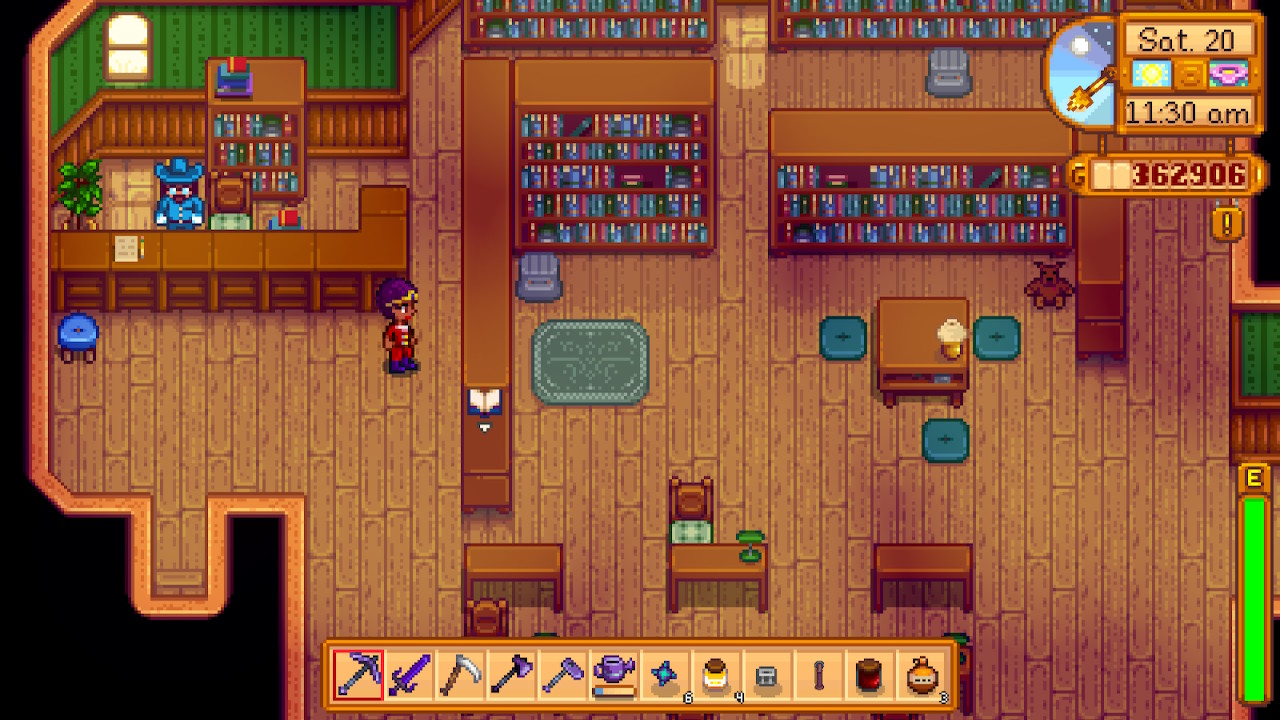This screenshot has height=720, width=1280.
Task: Choose the yellow jar with brown lid
Action: (716, 676)
